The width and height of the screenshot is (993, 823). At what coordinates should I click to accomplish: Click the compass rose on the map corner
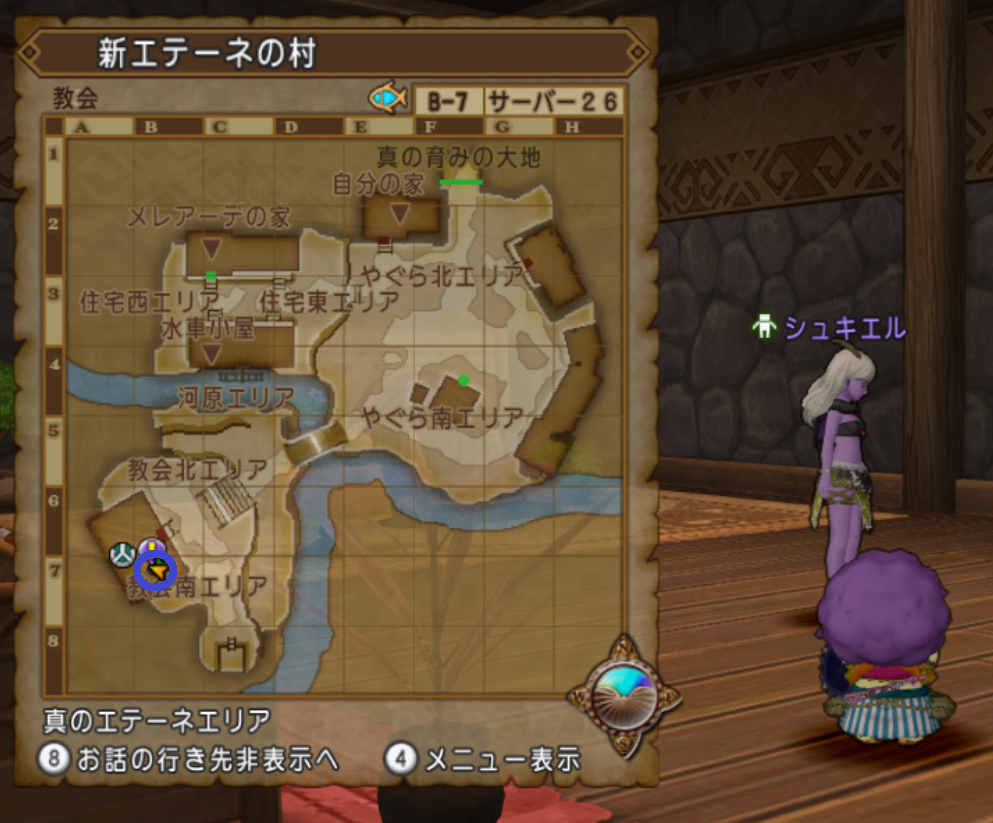point(623,693)
